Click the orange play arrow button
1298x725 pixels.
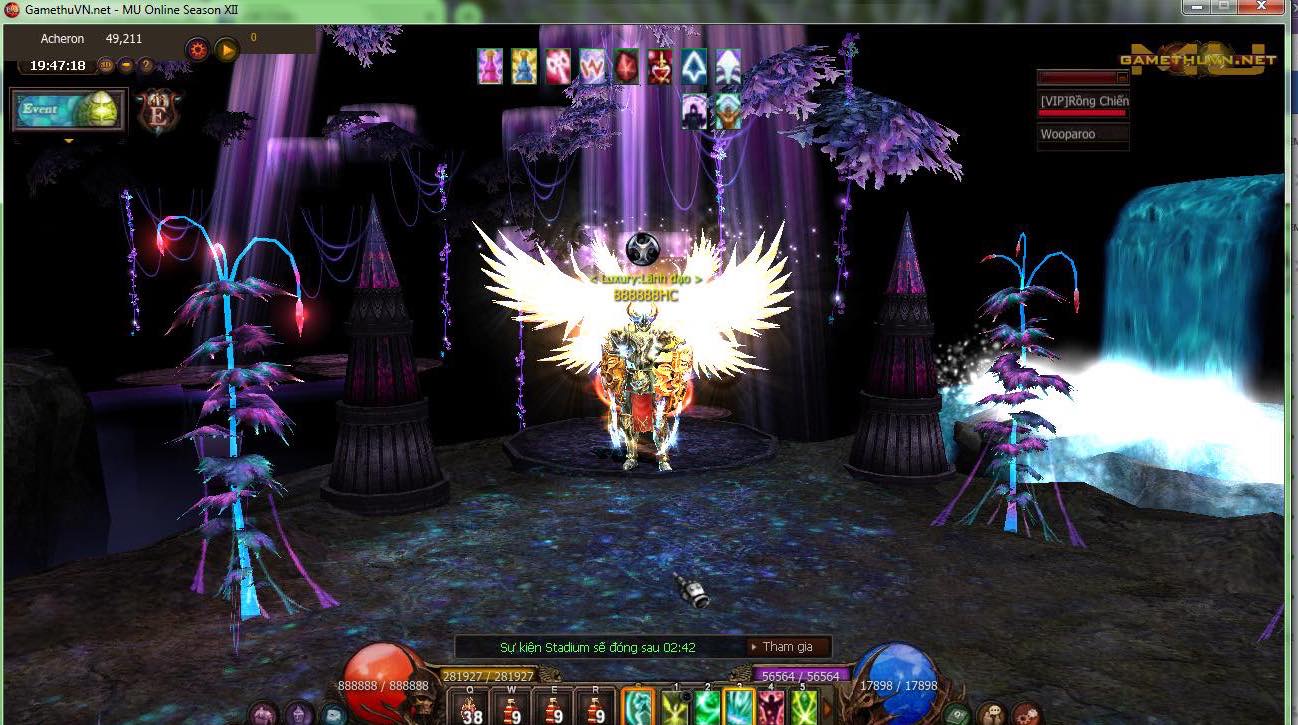point(227,49)
